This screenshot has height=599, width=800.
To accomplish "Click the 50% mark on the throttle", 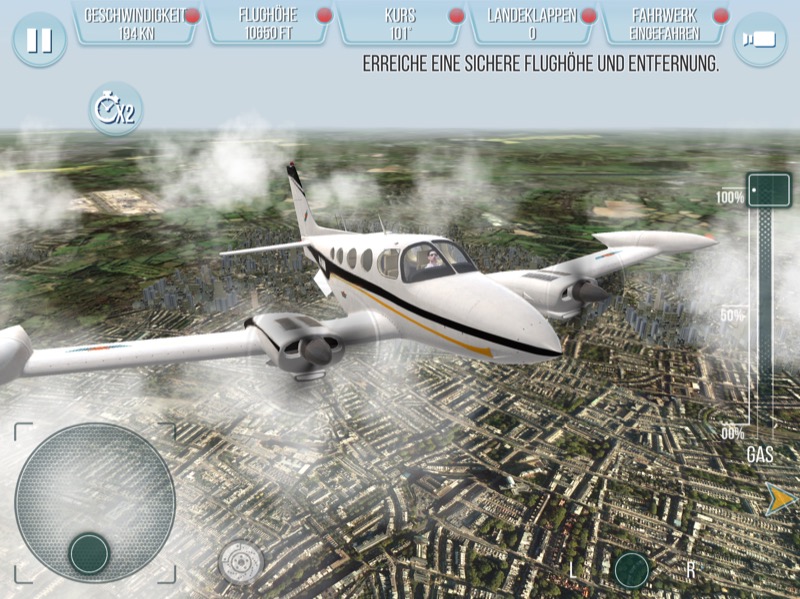I will pyautogui.click(x=733, y=316).
